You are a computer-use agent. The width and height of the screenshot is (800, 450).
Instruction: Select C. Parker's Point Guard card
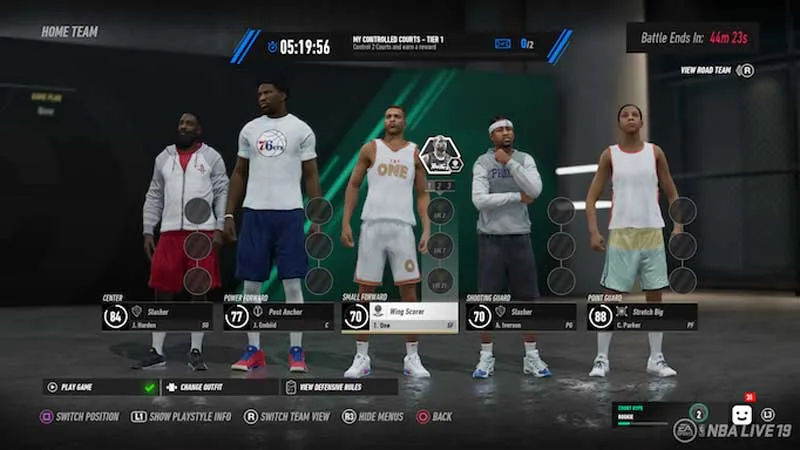pyautogui.click(x=641, y=317)
